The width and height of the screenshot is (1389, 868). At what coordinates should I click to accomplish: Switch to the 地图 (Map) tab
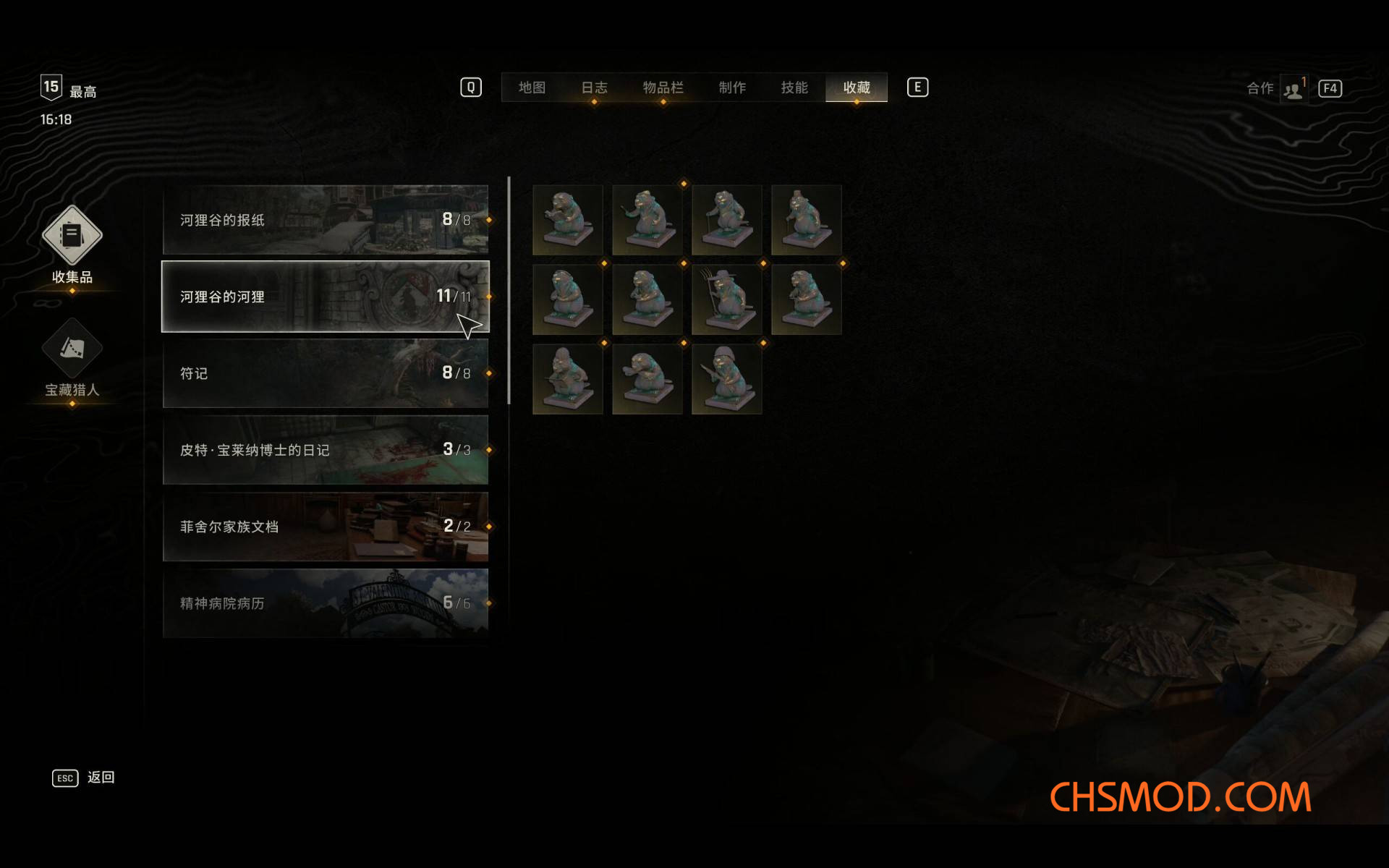(532, 88)
